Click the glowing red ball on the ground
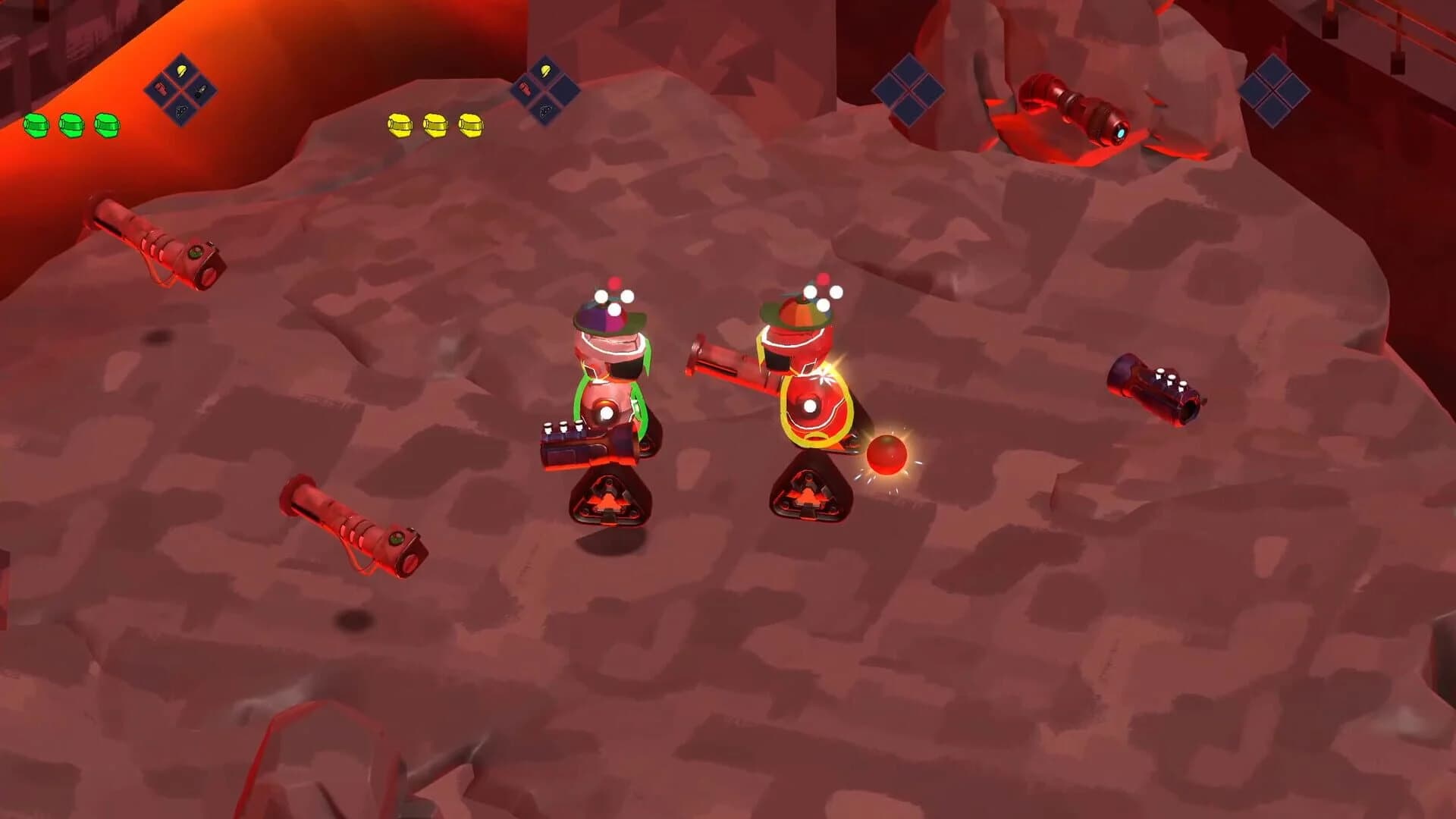The width and height of the screenshot is (1456, 819). [x=887, y=453]
